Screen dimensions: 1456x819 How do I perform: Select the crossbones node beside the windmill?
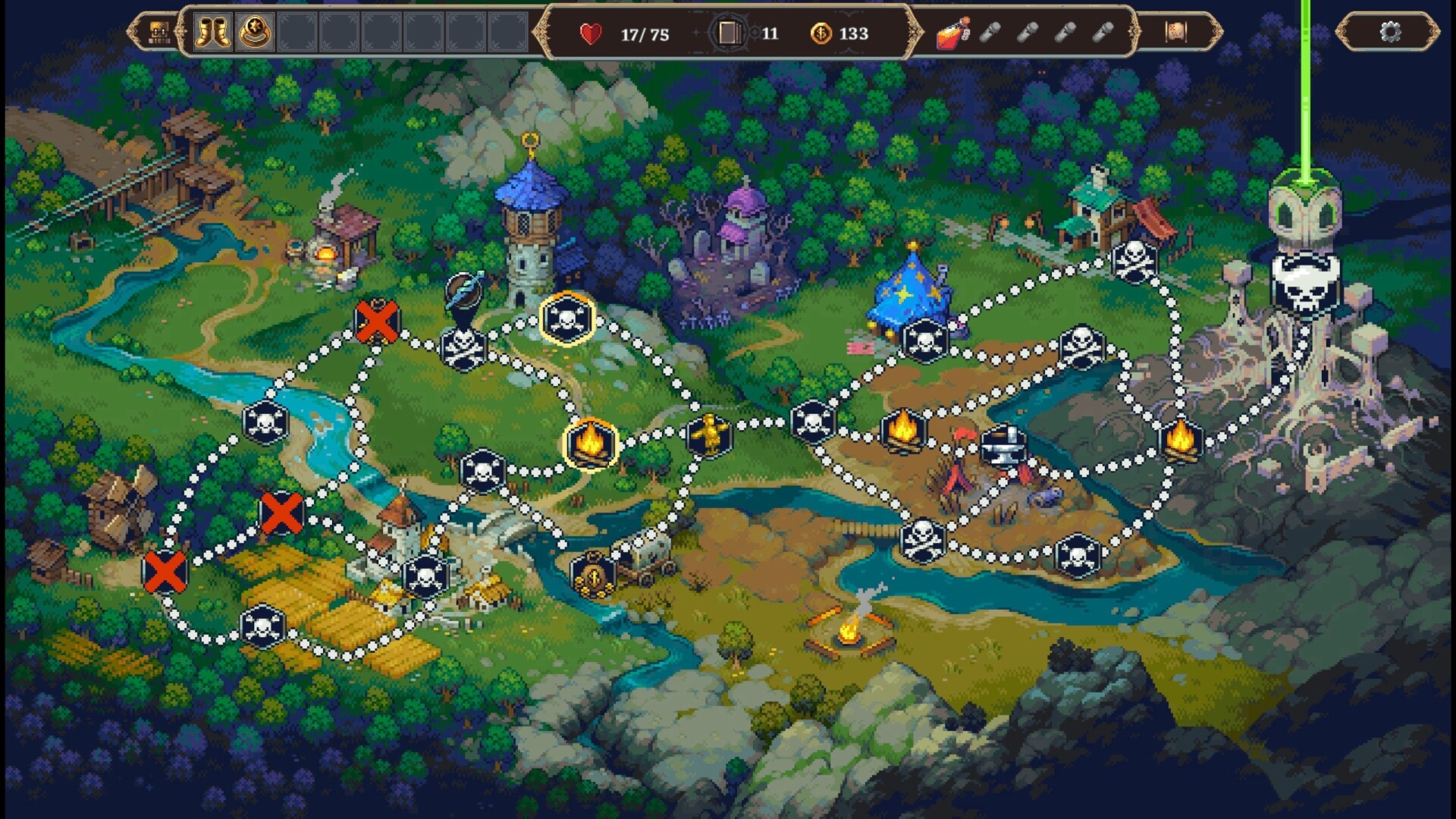pyautogui.click(x=262, y=623)
